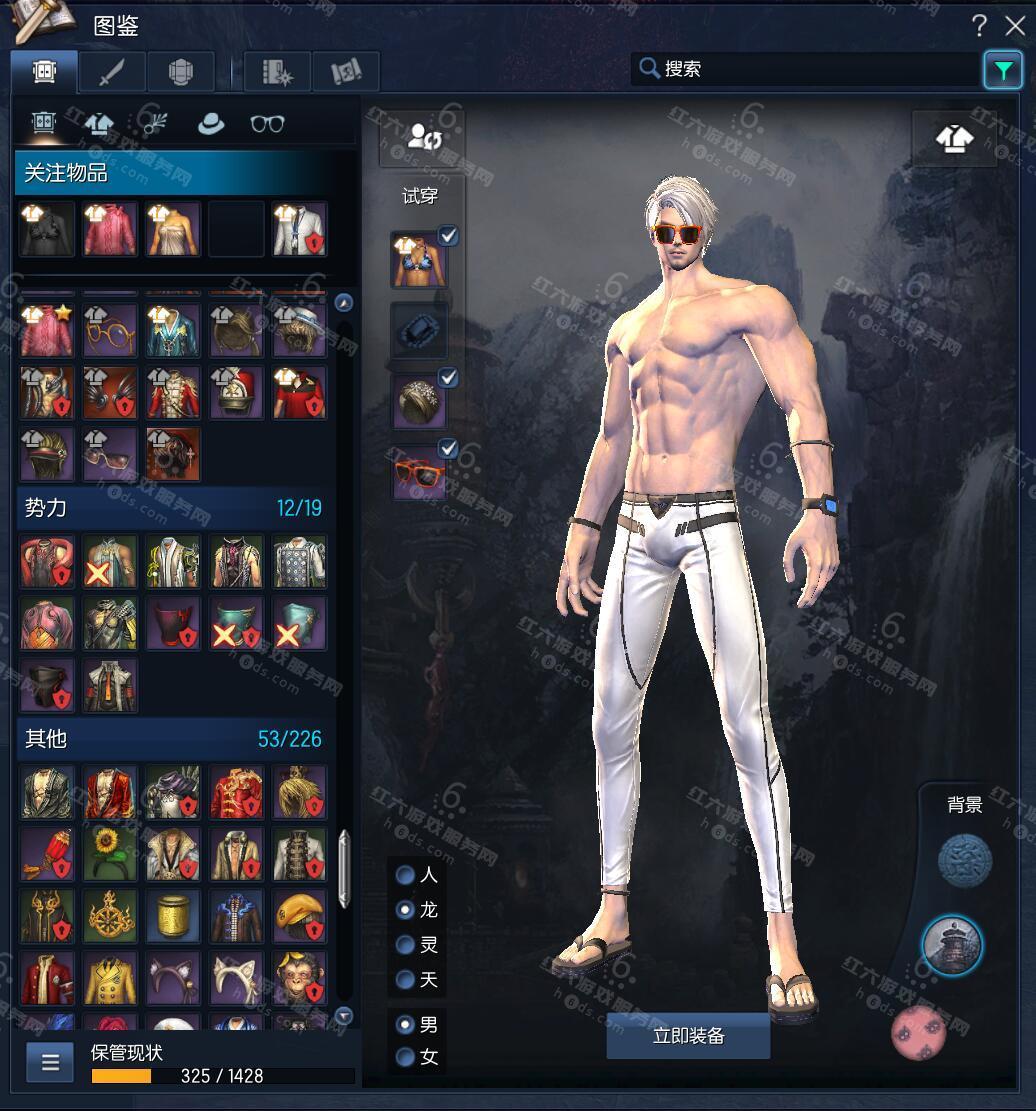Pick the temple scenery background

(x=952, y=946)
